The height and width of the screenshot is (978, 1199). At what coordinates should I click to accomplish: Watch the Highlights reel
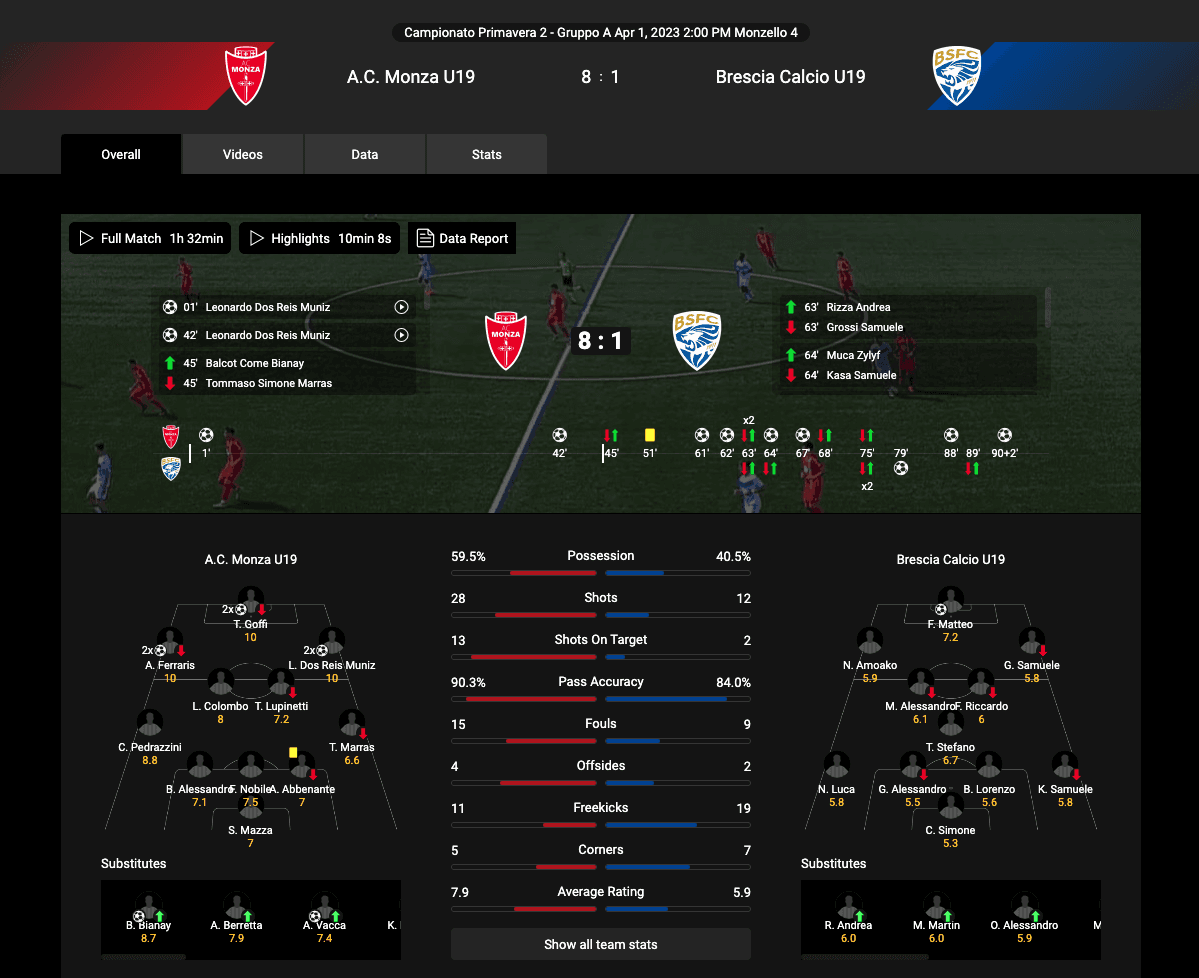click(x=320, y=239)
